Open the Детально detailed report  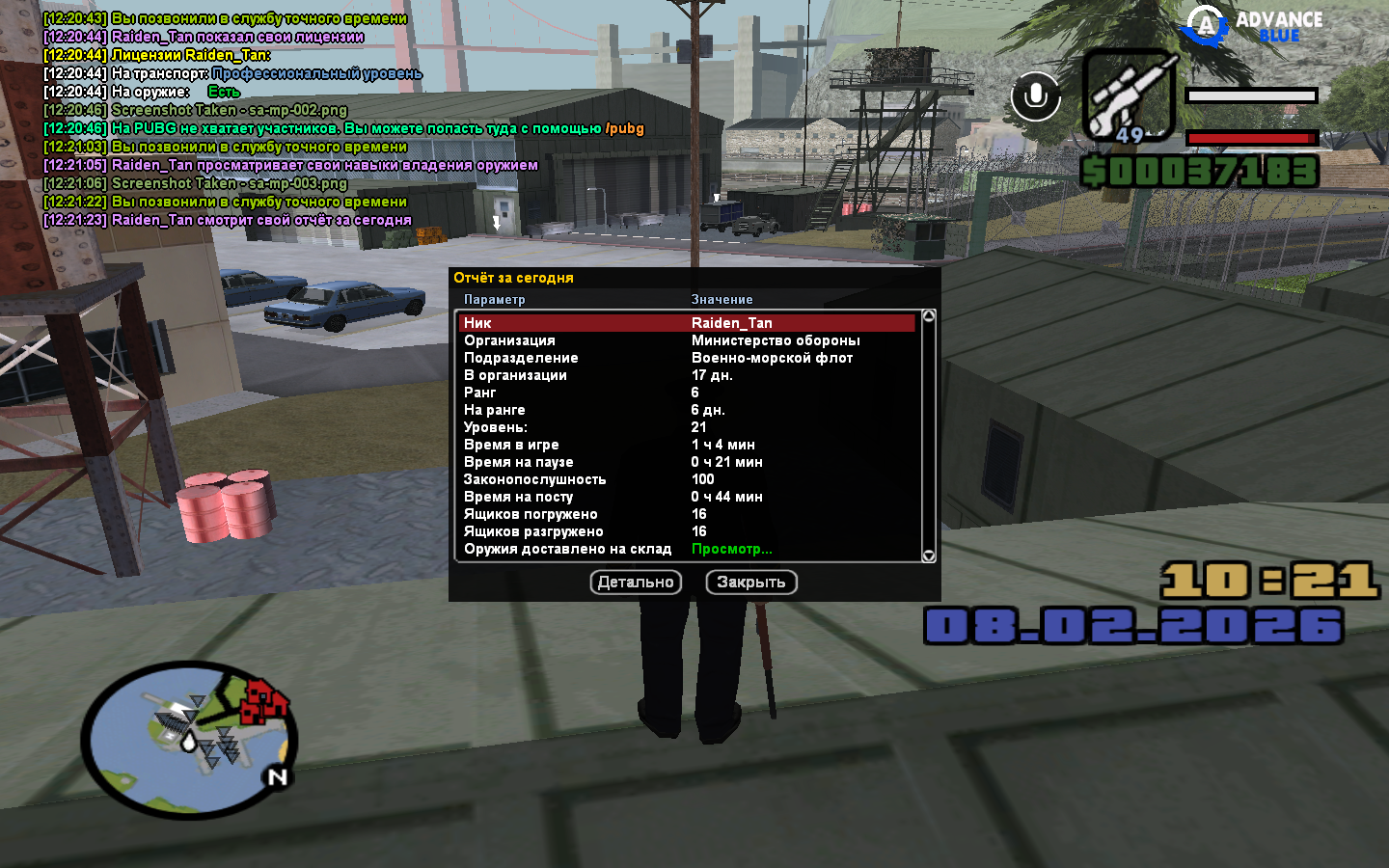coord(636,583)
